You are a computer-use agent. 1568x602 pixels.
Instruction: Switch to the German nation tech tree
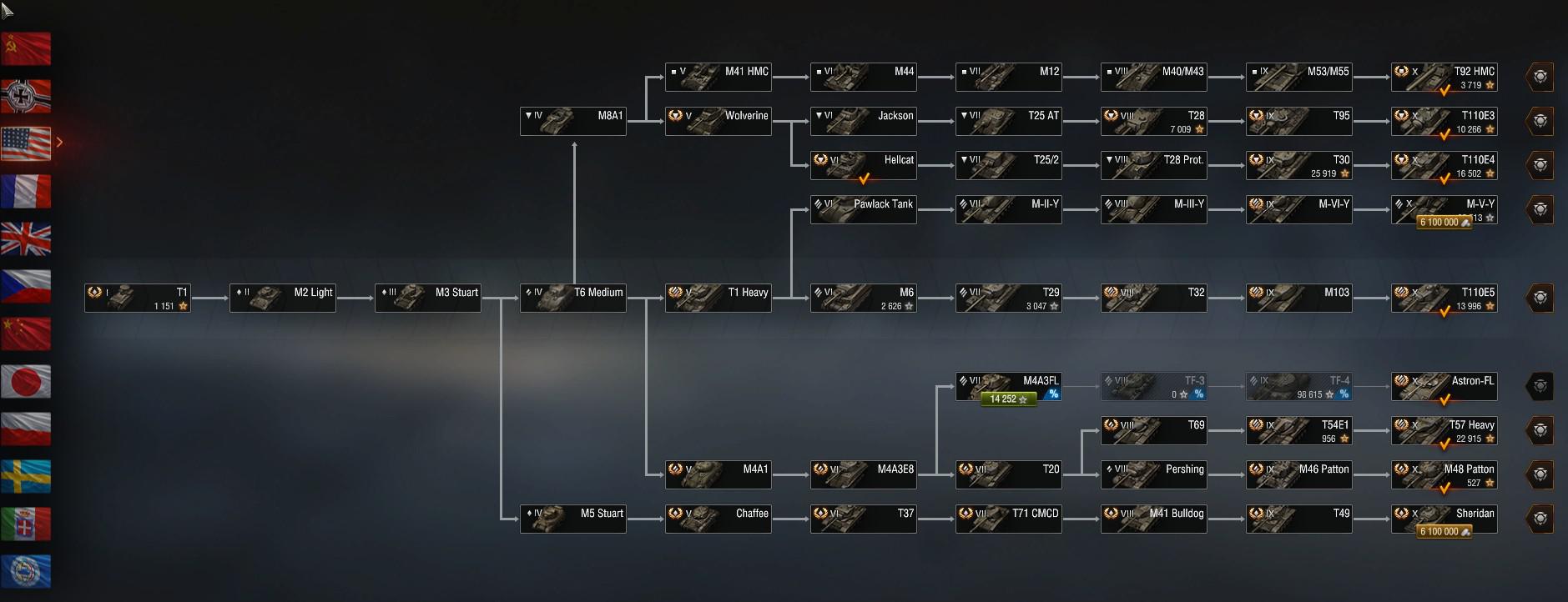point(26,97)
